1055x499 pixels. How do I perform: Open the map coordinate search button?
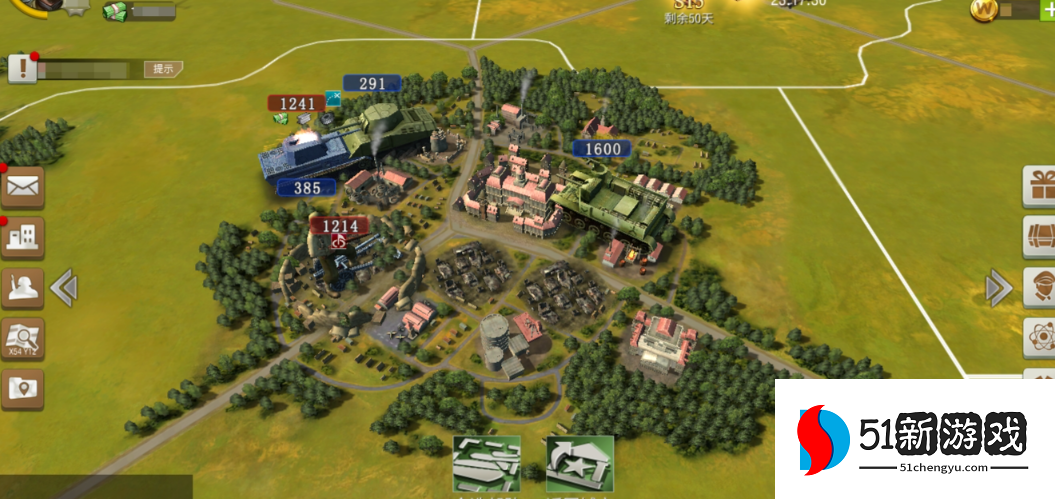tap(22, 339)
